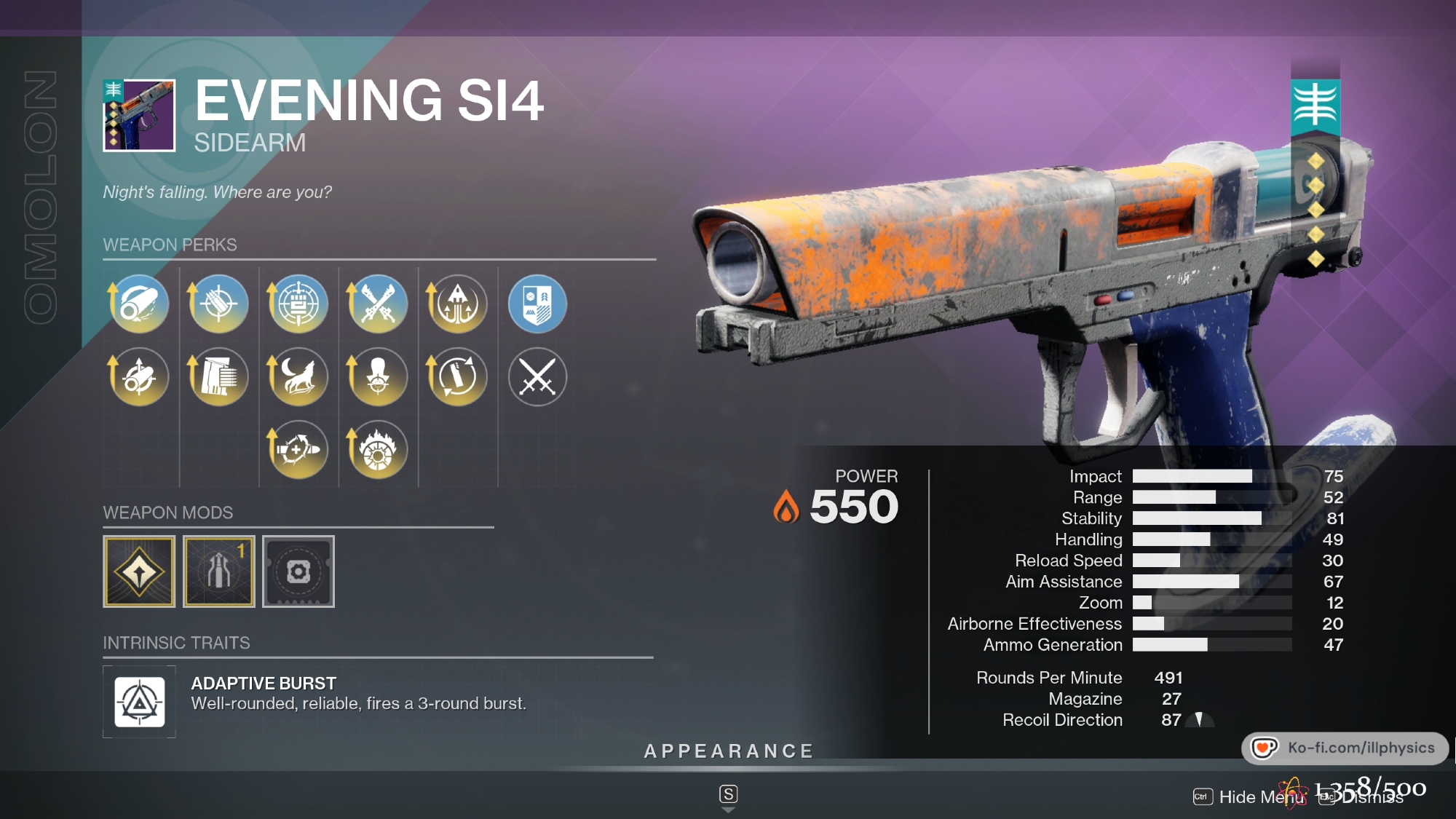This screenshot has height=819, width=1456.
Task: Open the blue shield tracker perk
Action: pos(537,304)
